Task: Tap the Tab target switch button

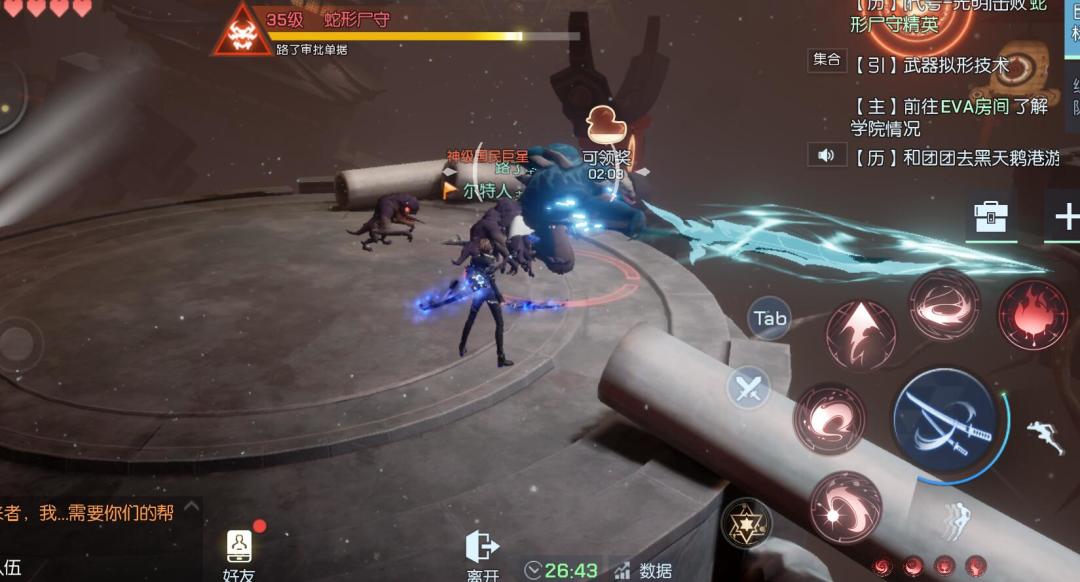Action: [770, 319]
